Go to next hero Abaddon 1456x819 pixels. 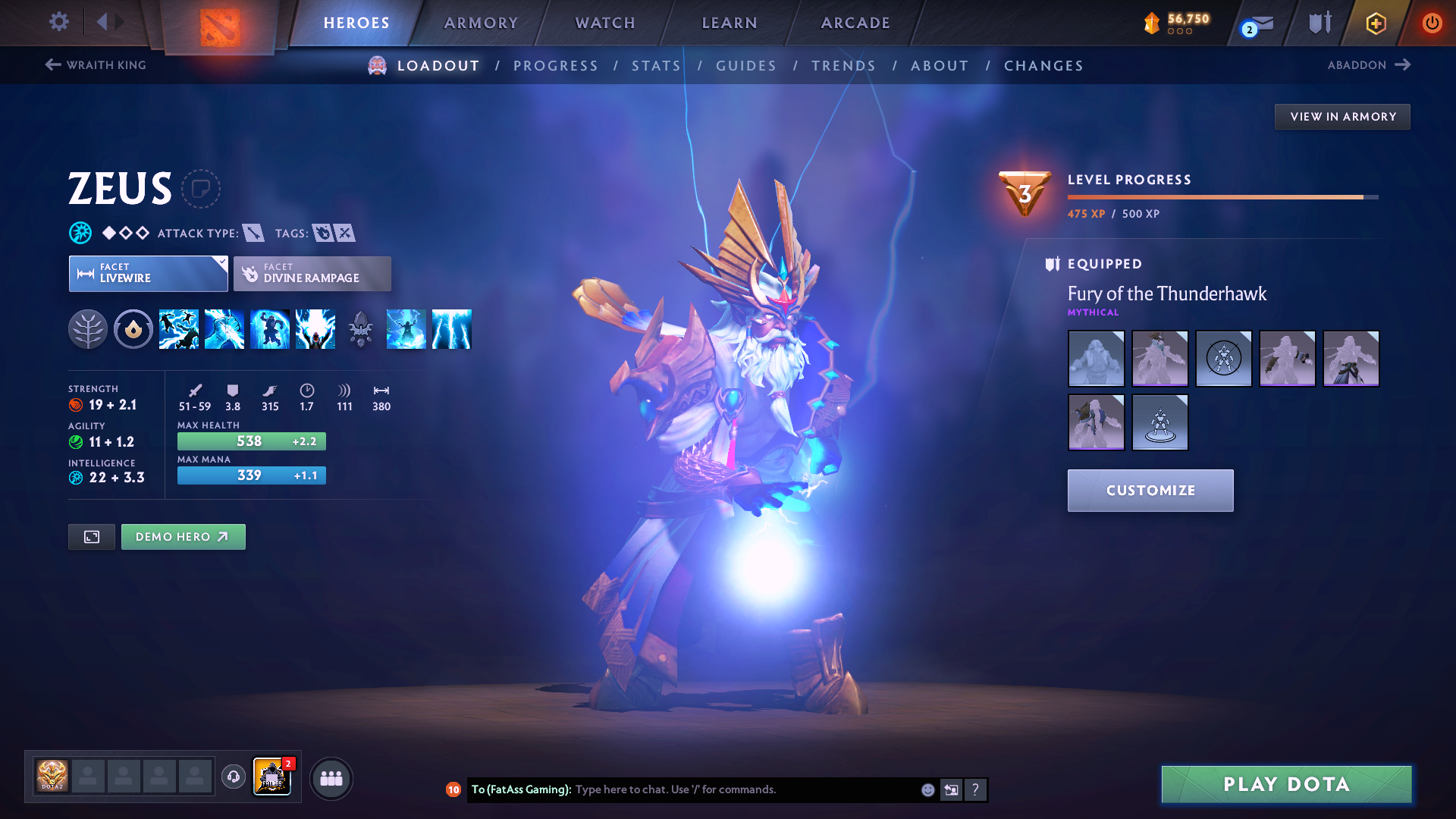click(1369, 65)
